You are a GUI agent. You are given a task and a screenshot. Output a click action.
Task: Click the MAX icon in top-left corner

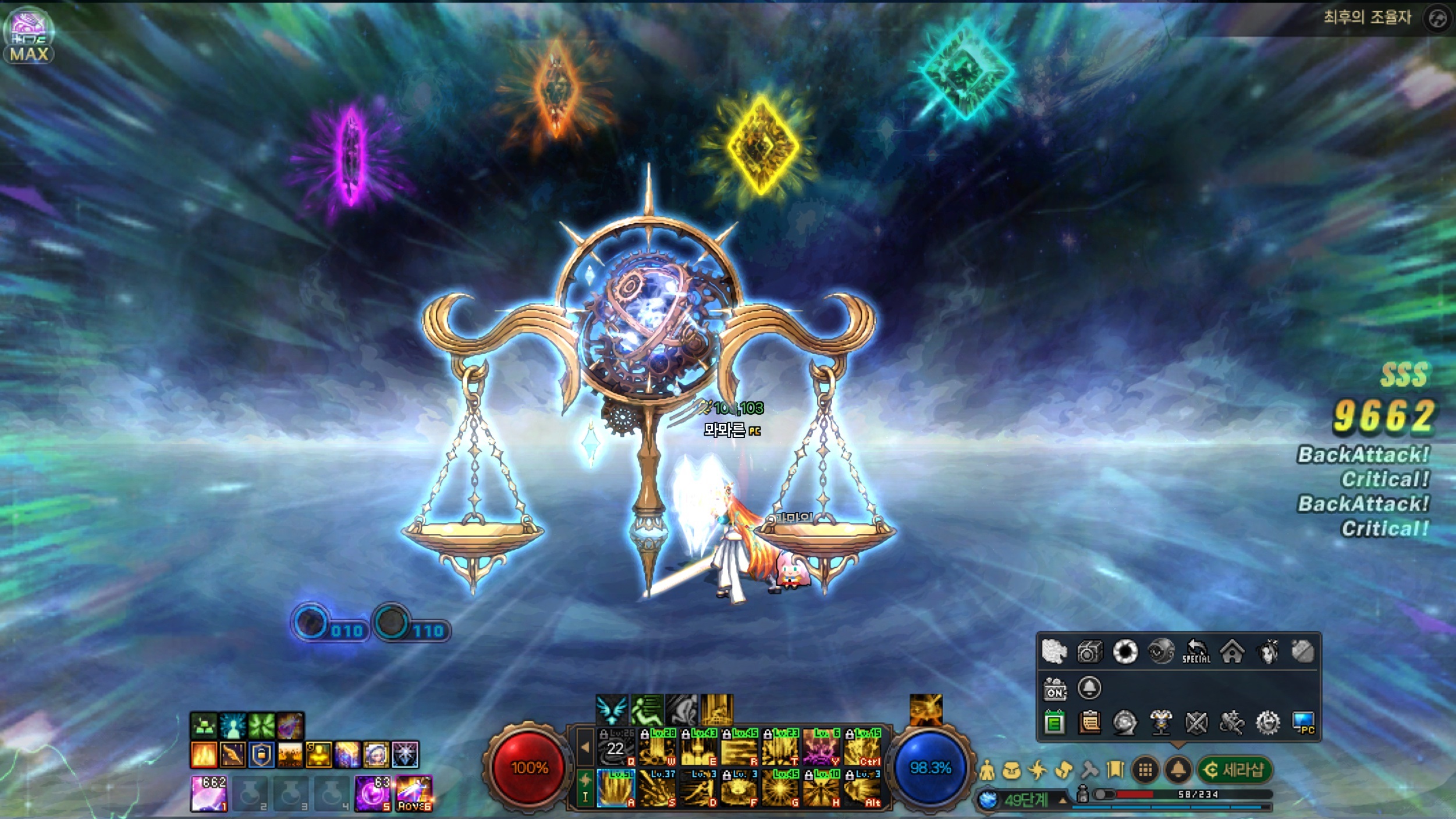pos(29,36)
